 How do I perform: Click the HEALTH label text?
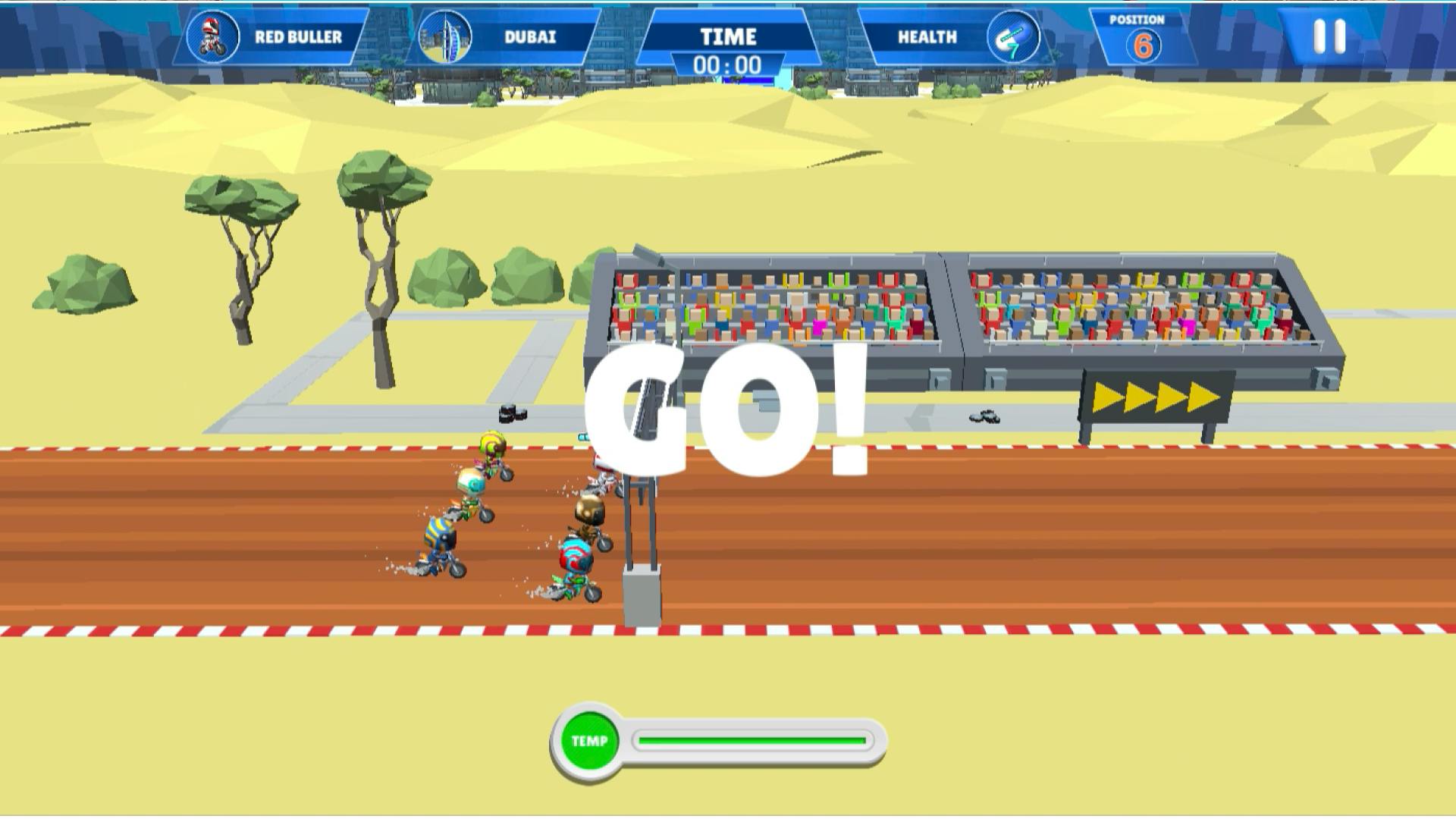coord(928,37)
